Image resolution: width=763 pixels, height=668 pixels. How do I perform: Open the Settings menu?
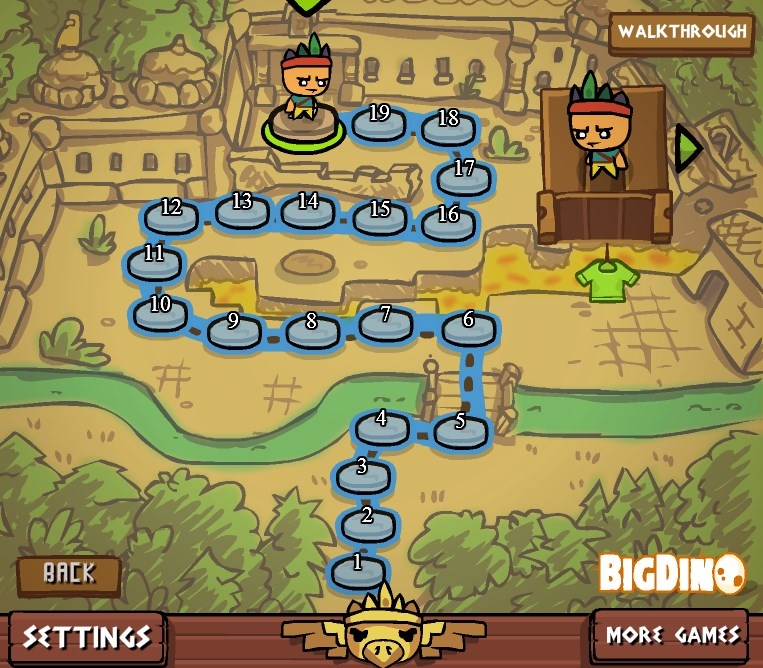pyautogui.click(x=87, y=637)
